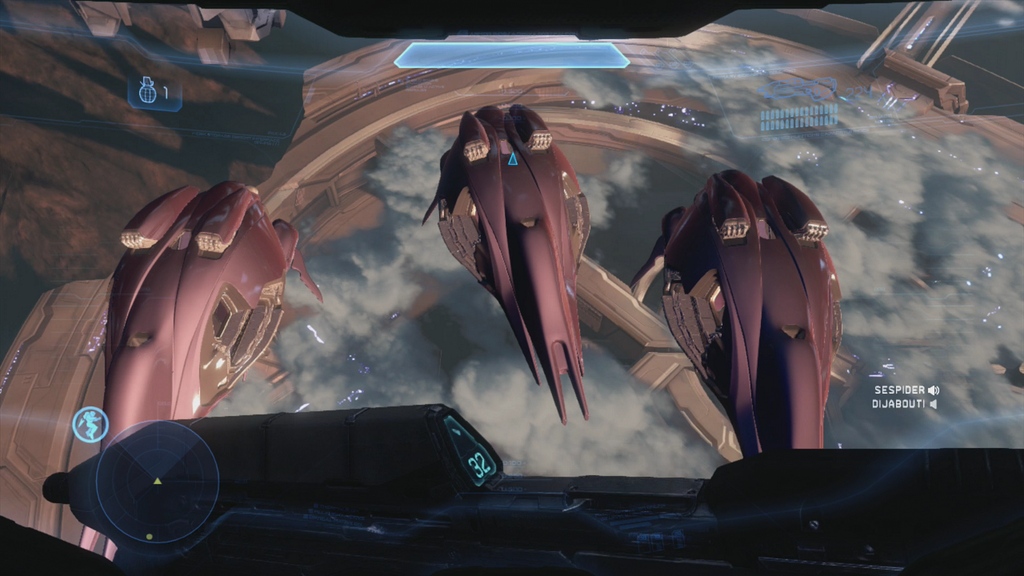Activate the armor ability icon beside the radar
This screenshot has height=576, width=1024.
(x=90, y=424)
